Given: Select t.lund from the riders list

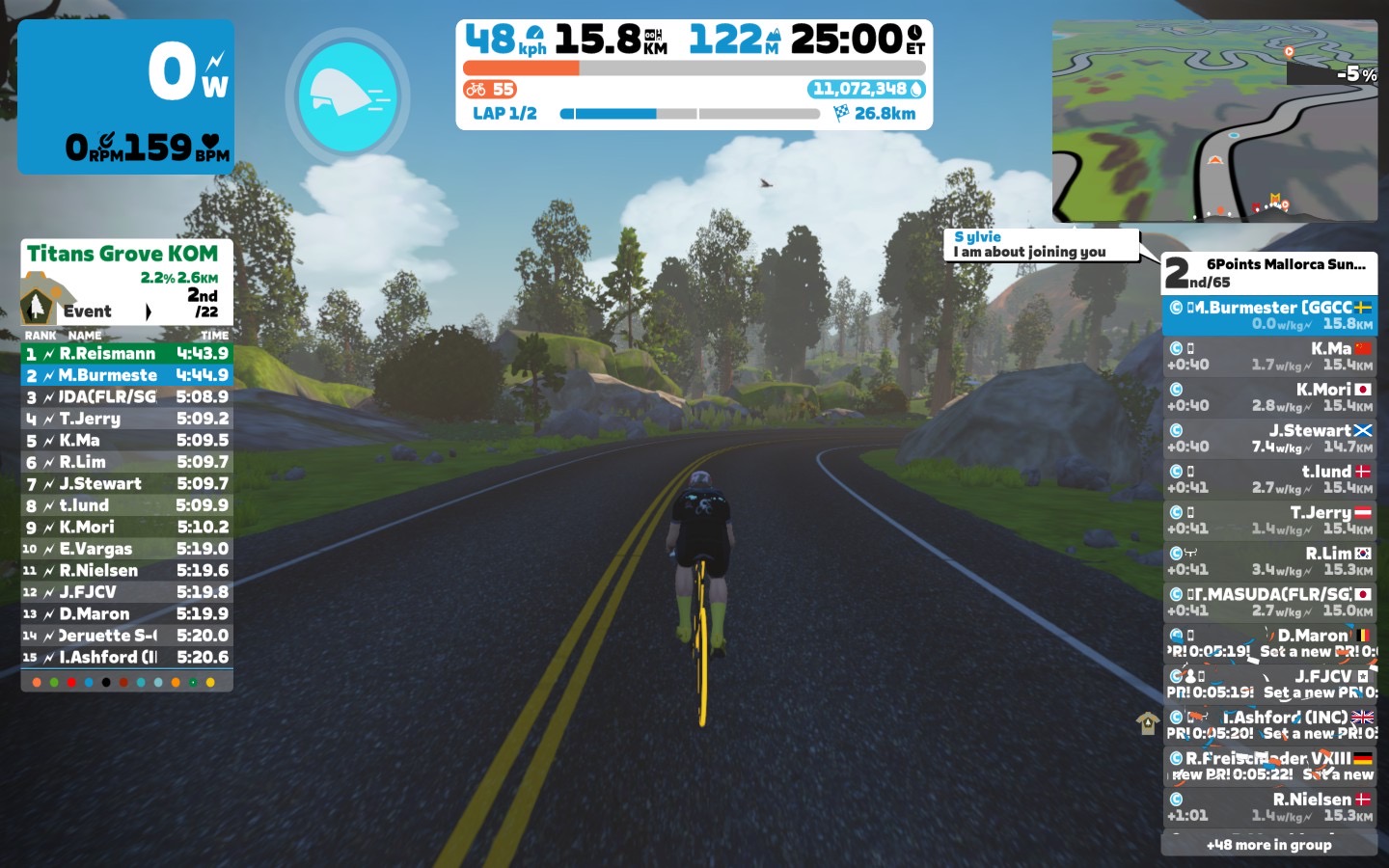Looking at the screenshot, I should pyautogui.click(x=1268, y=479).
